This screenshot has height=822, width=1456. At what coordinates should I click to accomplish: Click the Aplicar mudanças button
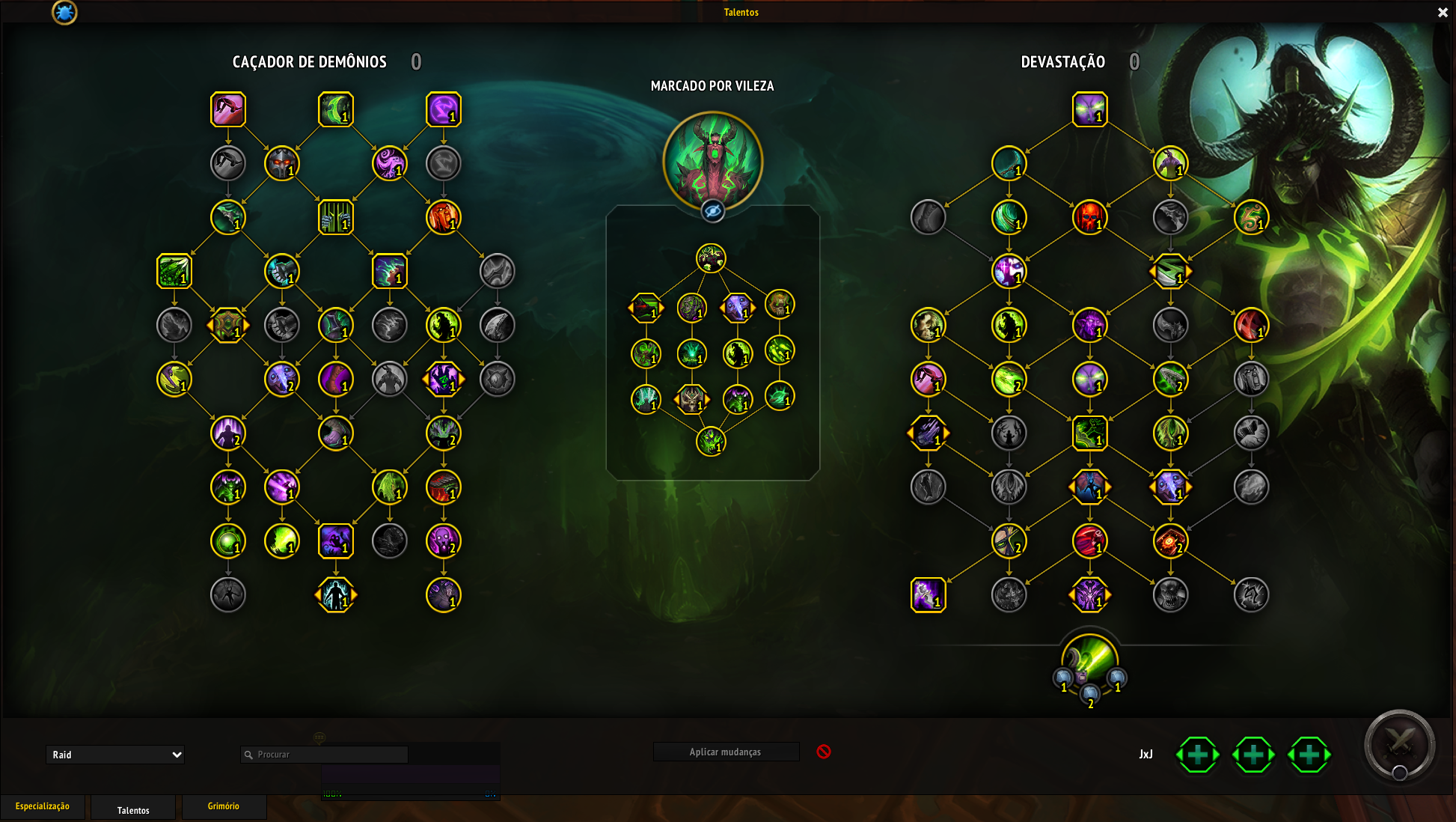pos(725,752)
